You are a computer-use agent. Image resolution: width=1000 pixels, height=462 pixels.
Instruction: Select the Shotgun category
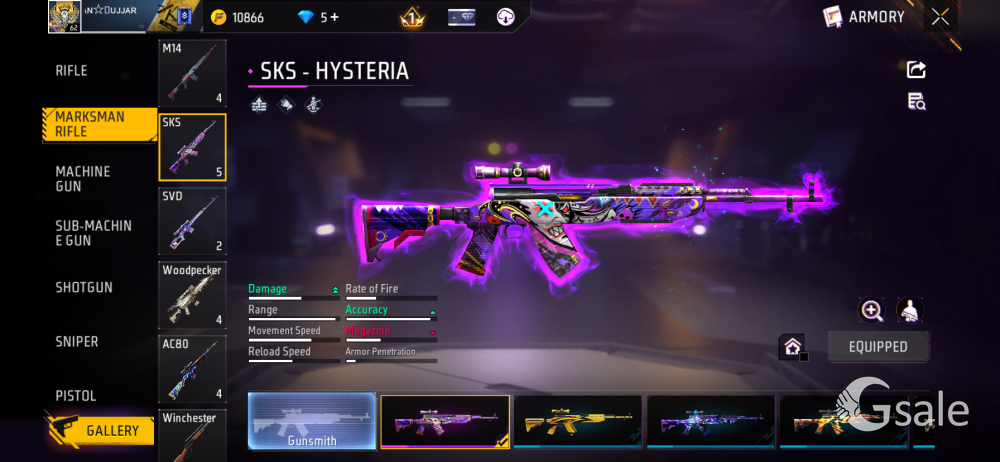click(84, 288)
